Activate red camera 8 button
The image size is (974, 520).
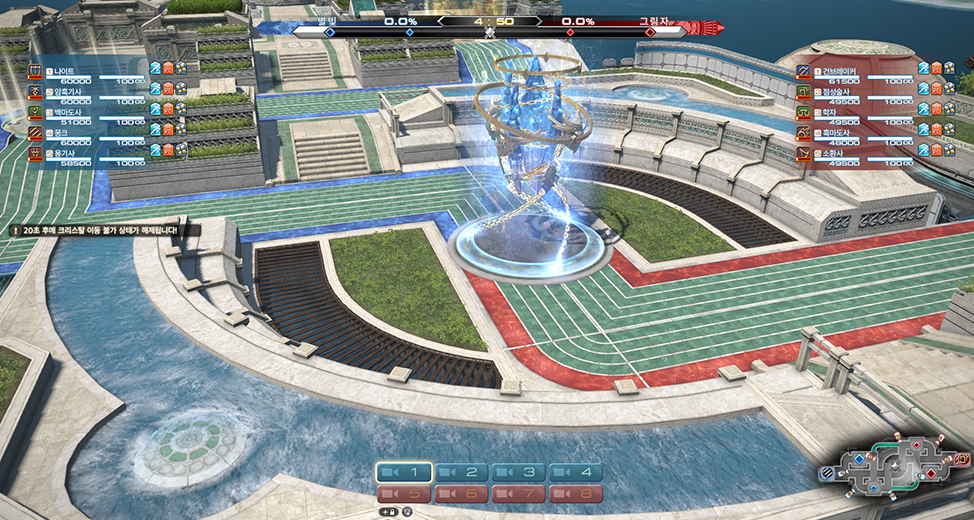tap(575, 493)
